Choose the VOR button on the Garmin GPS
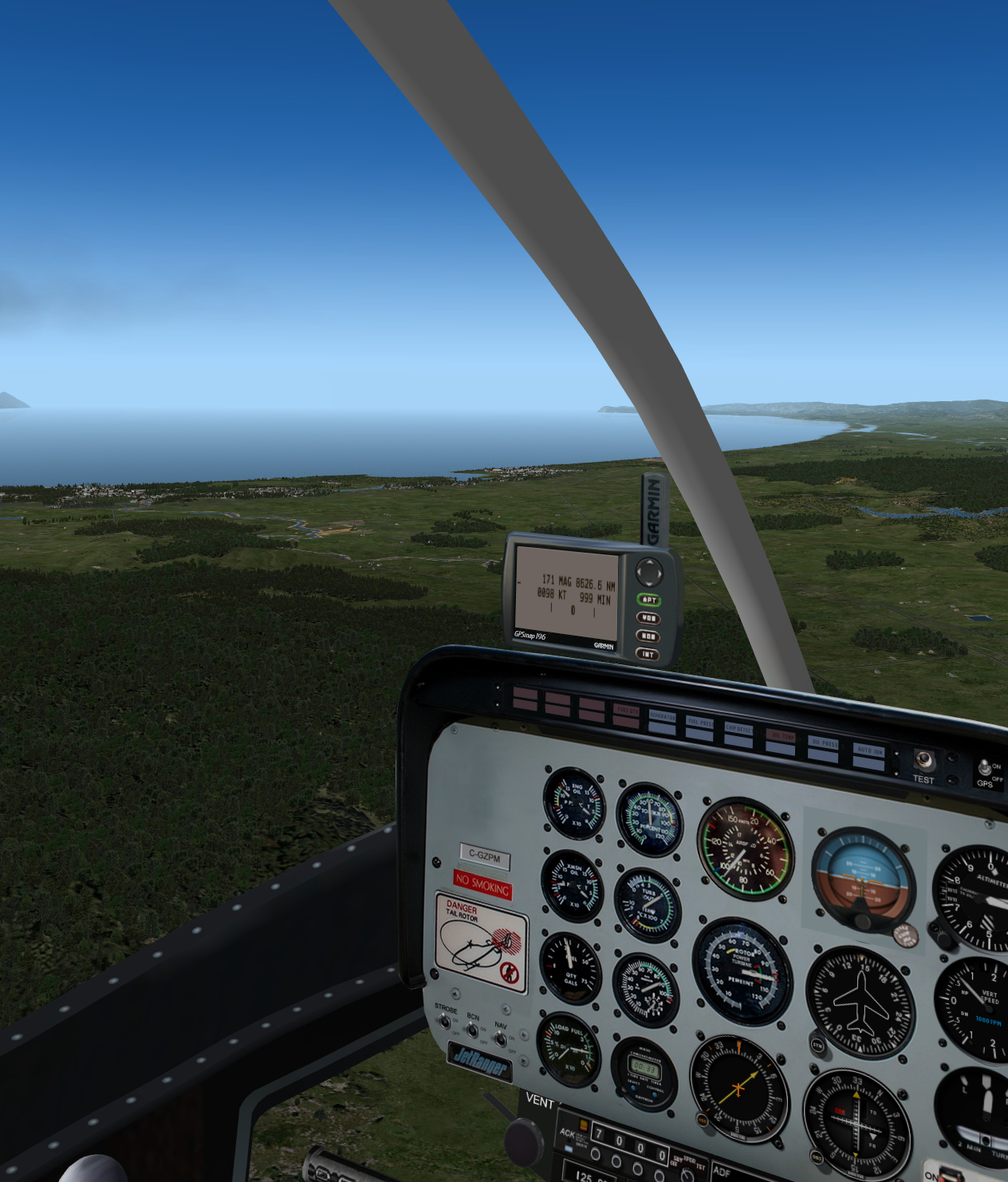Screen dimensions: 1008x1182 [x=648, y=618]
